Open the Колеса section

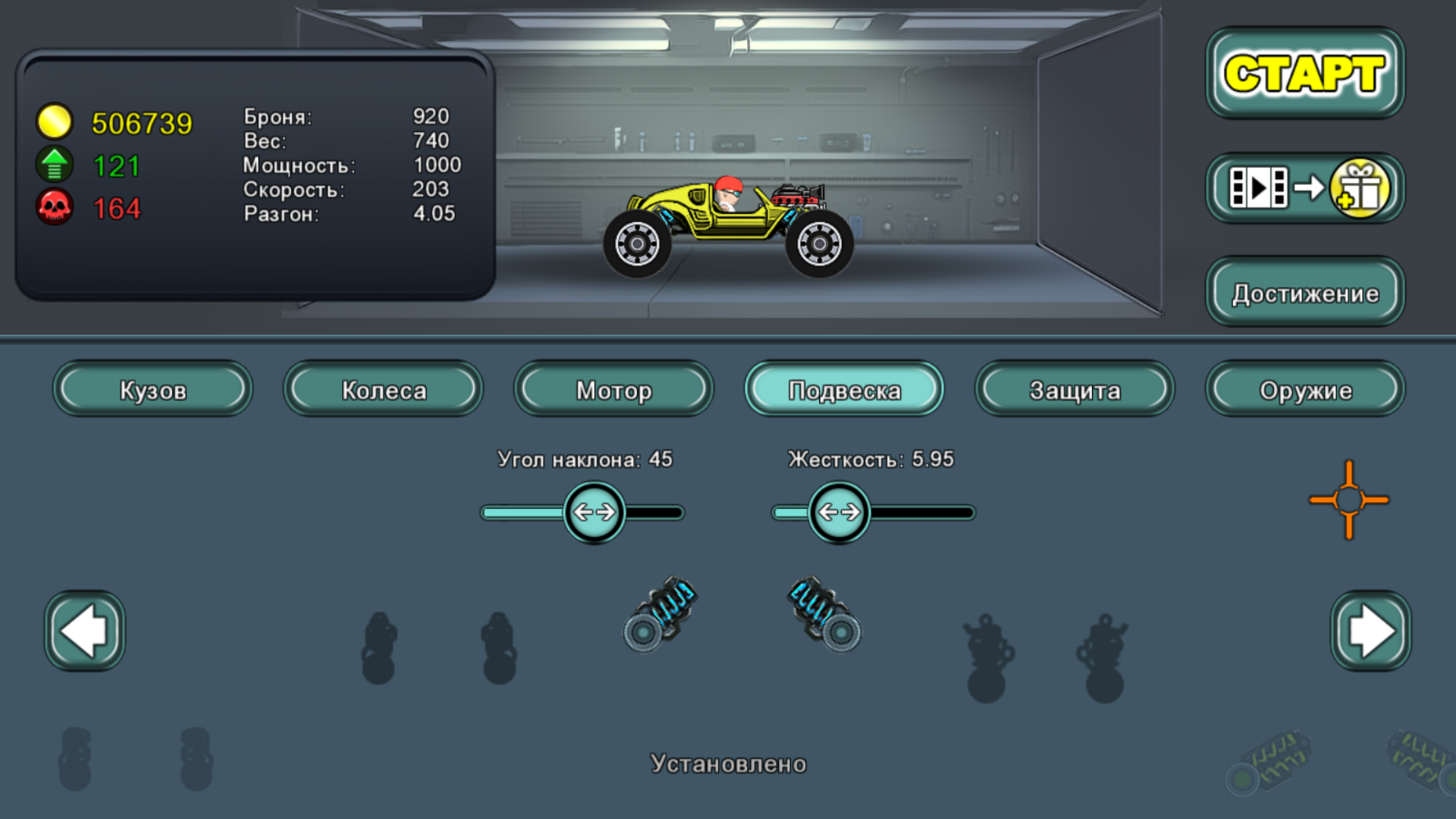[382, 390]
